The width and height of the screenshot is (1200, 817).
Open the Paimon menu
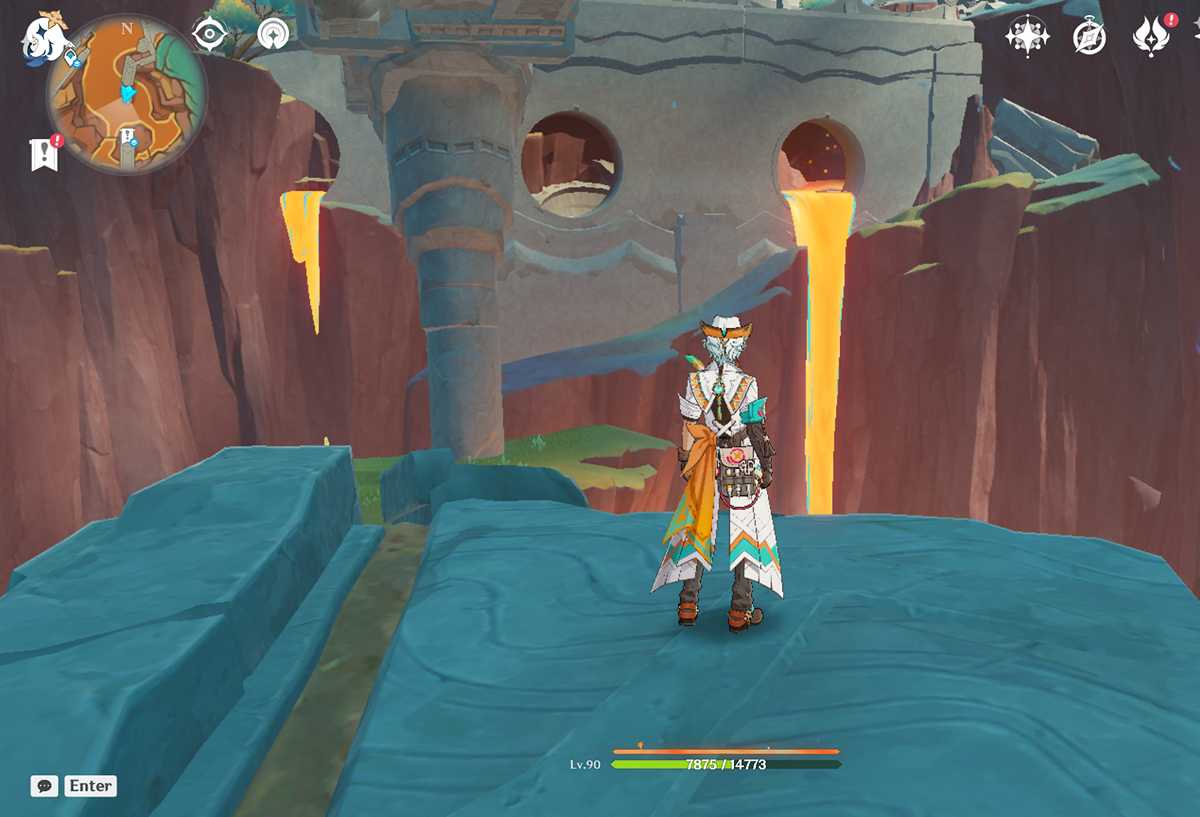(42, 38)
